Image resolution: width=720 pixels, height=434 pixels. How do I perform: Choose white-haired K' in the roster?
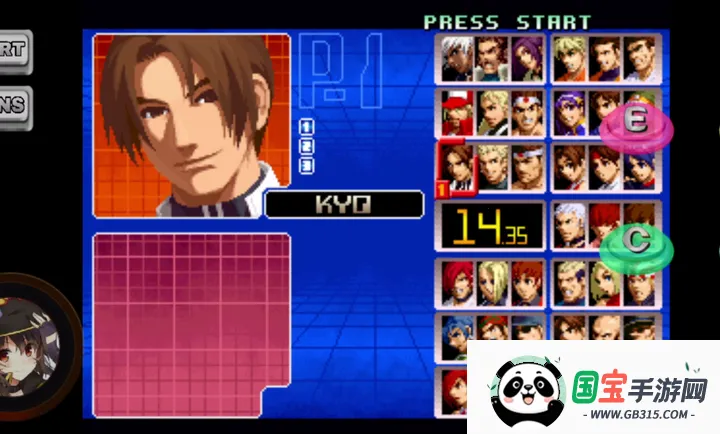(x=458, y=58)
